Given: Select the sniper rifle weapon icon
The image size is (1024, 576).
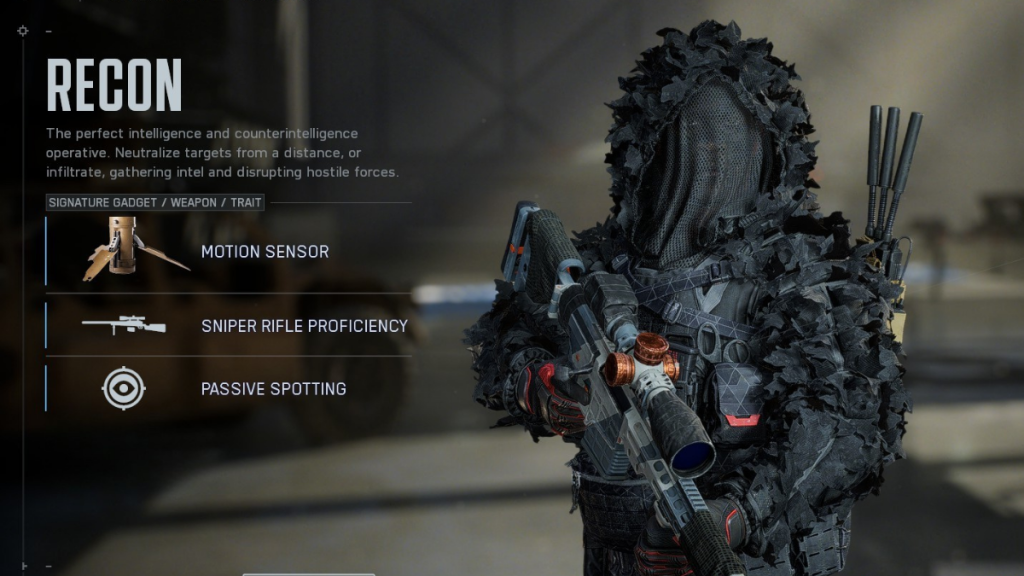Looking at the screenshot, I should tap(124, 325).
